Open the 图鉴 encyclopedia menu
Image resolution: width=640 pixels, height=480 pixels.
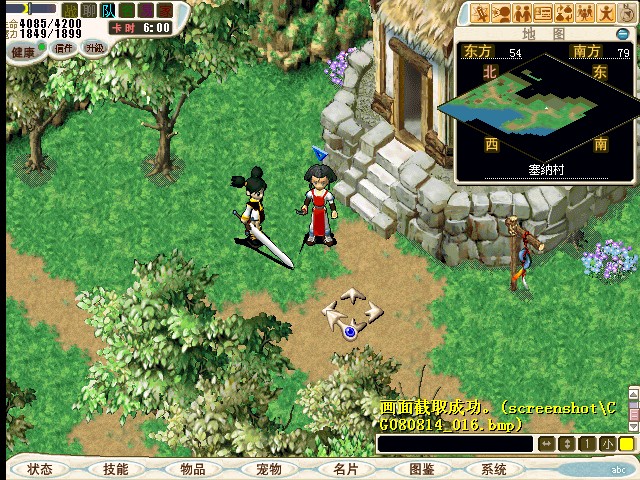click(421, 468)
